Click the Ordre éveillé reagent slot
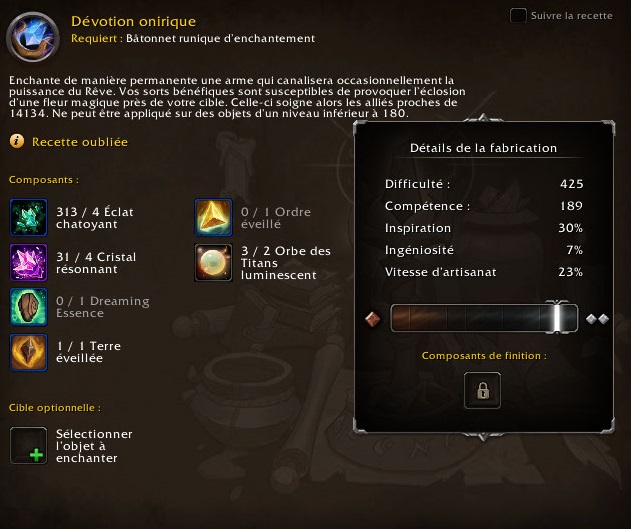Image resolution: width=631 pixels, height=529 pixels. click(x=212, y=218)
